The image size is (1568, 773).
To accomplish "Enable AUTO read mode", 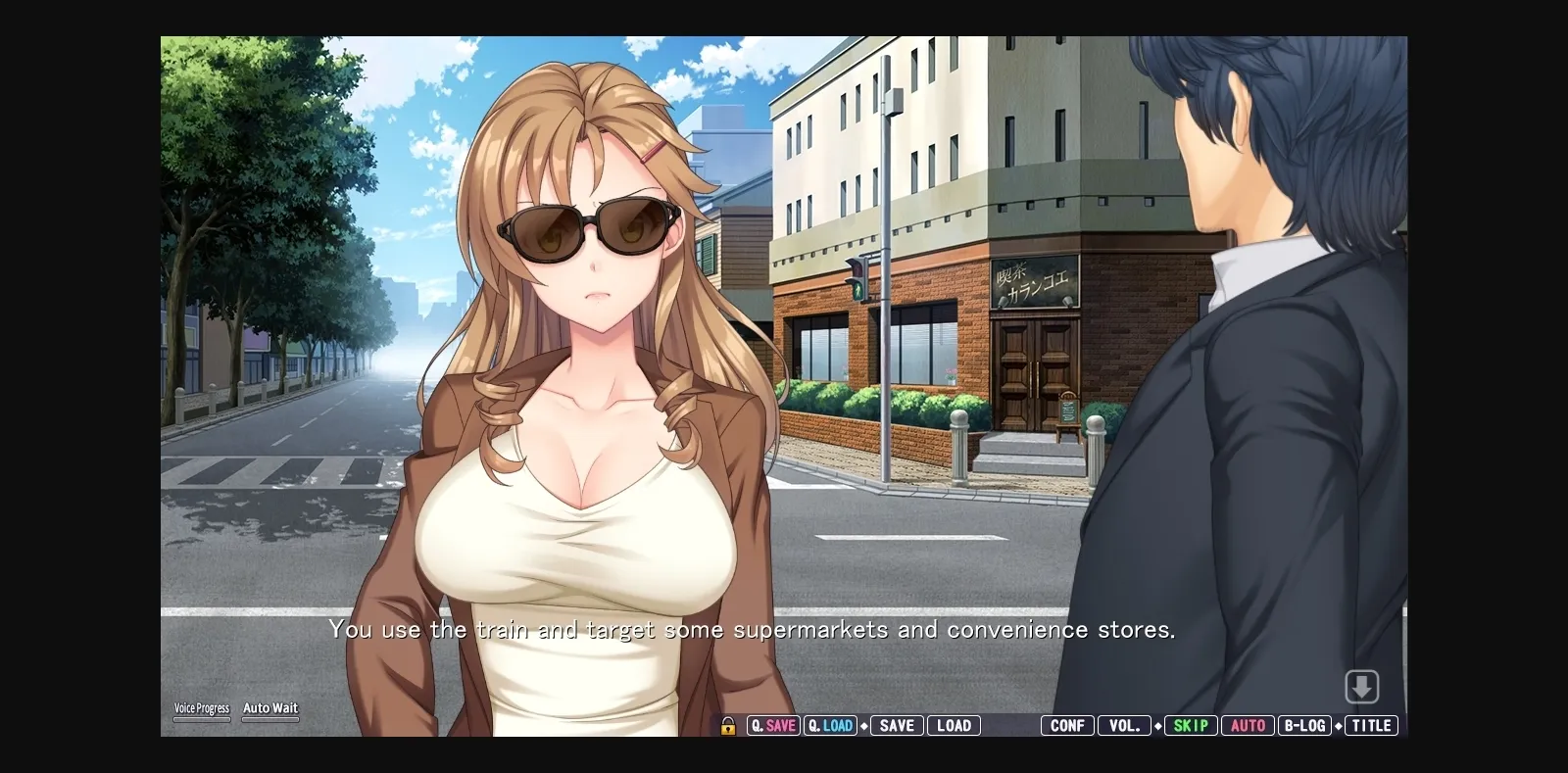I will click(x=1248, y=725).
